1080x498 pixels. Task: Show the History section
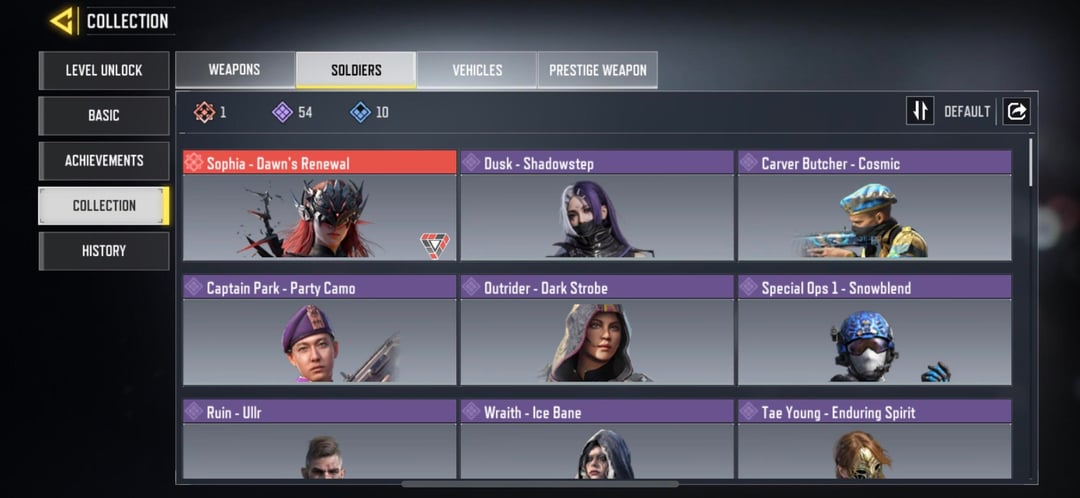[x=104, y=250]
